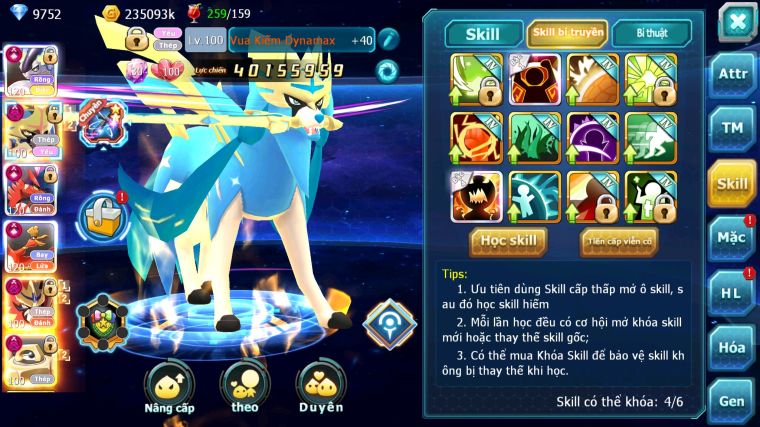
Task: Select the TM side tab
Action: point(732,128)
